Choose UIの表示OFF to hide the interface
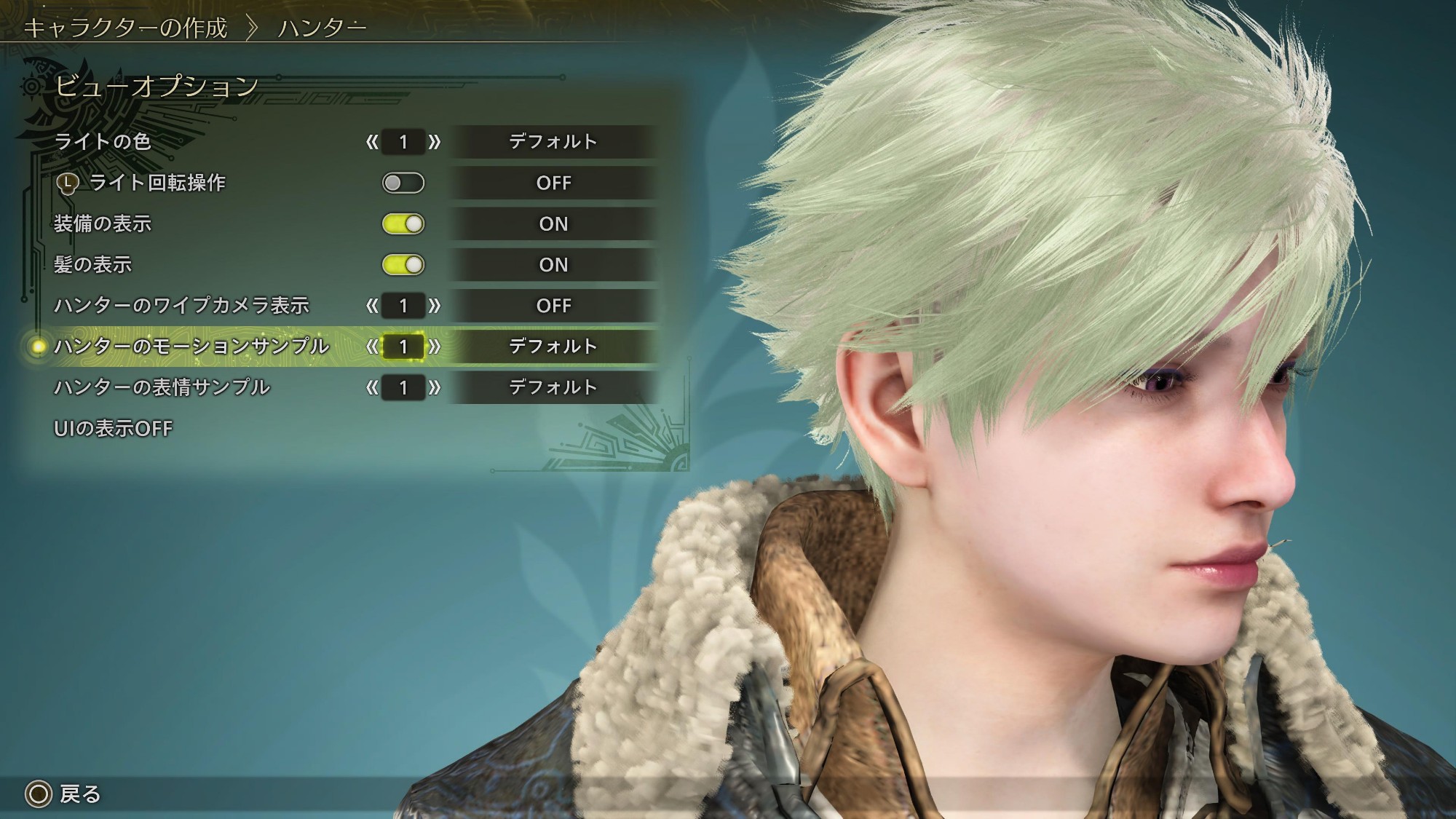The width and height of the screenshot is (1456, 819). (113, 429)
